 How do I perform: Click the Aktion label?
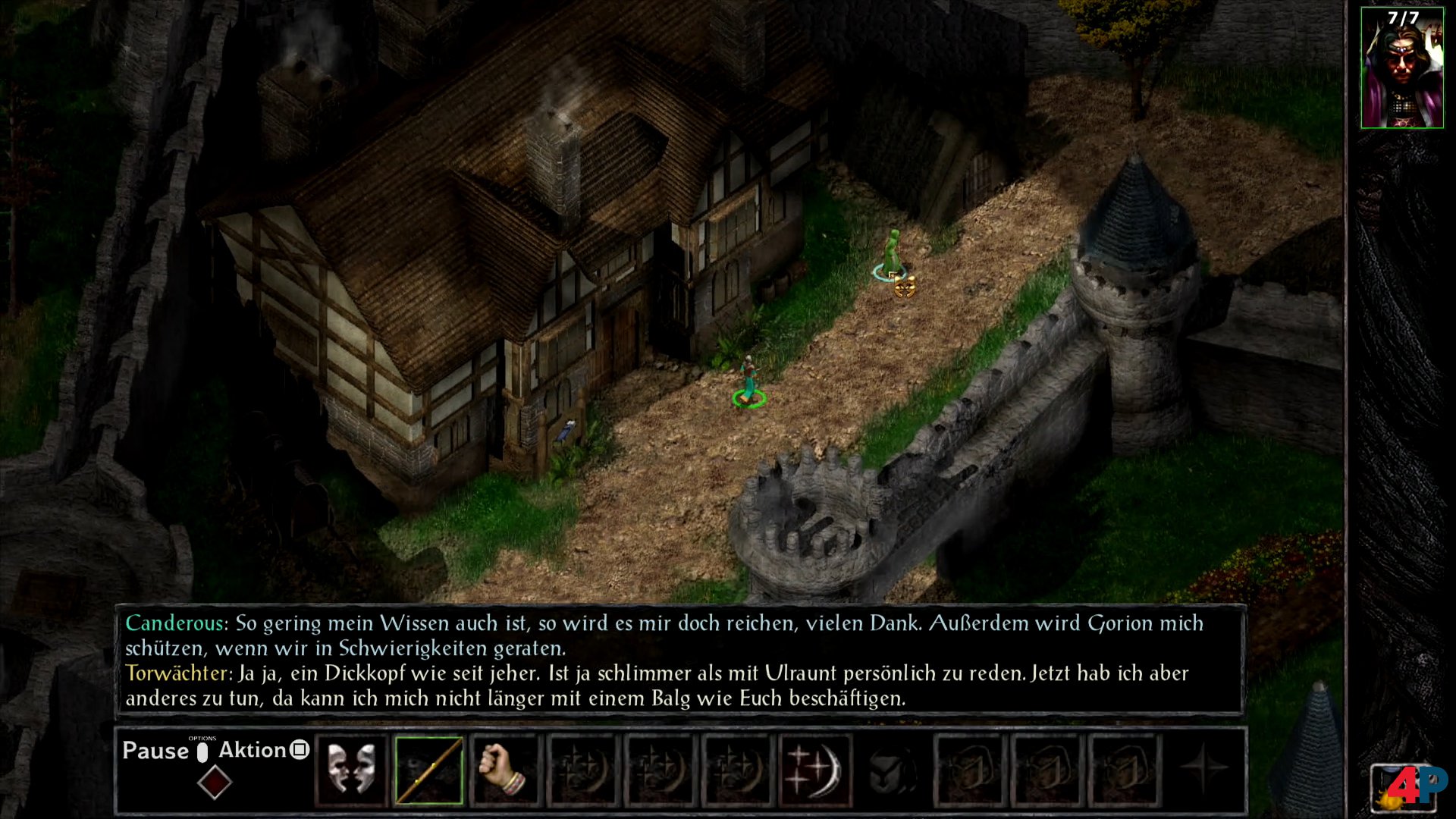(253, 750)
